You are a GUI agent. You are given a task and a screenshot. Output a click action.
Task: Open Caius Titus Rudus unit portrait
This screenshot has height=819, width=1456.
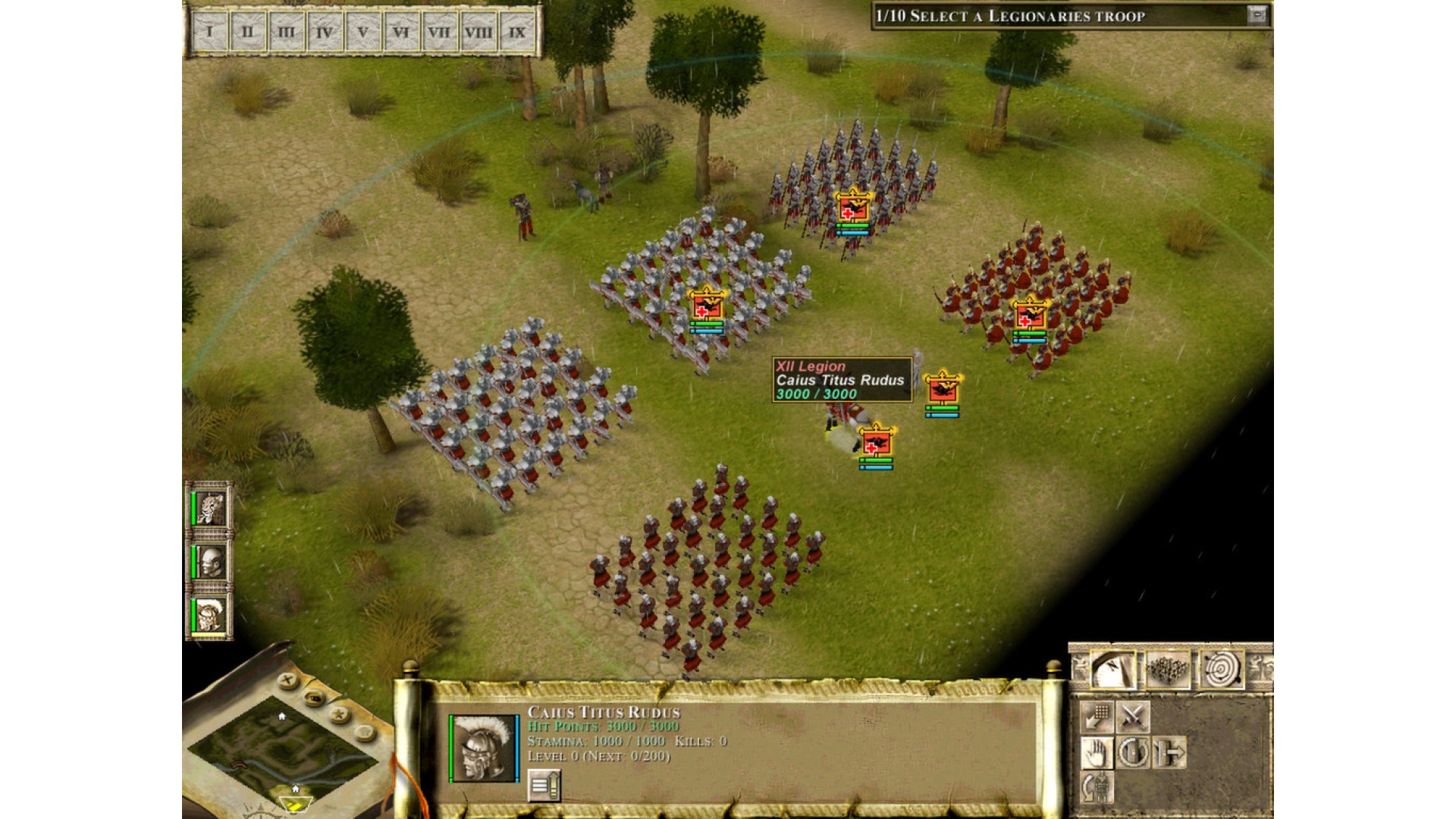[x=484, y=748]
